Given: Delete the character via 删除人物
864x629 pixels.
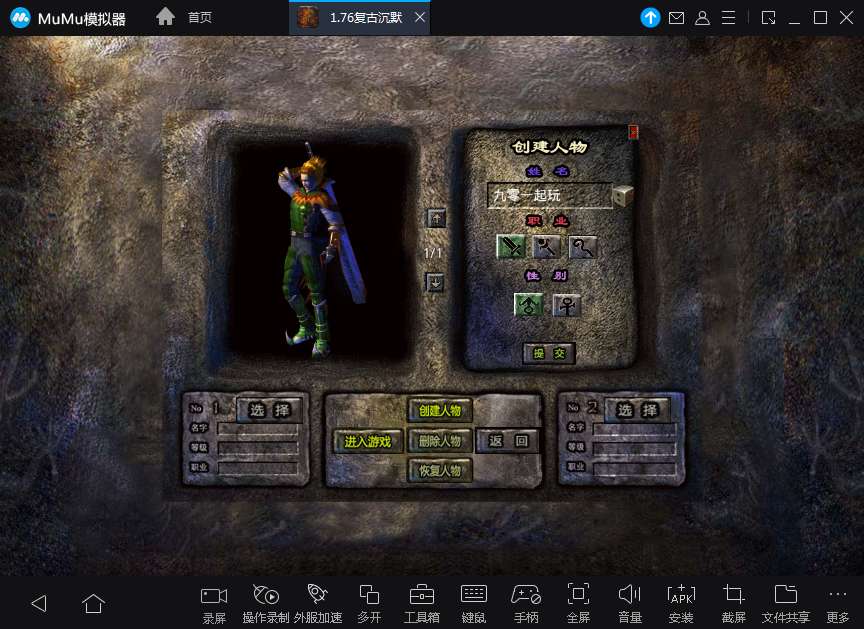Looking at the screenshot, I should pyautogui.click(x=440, y=441).
